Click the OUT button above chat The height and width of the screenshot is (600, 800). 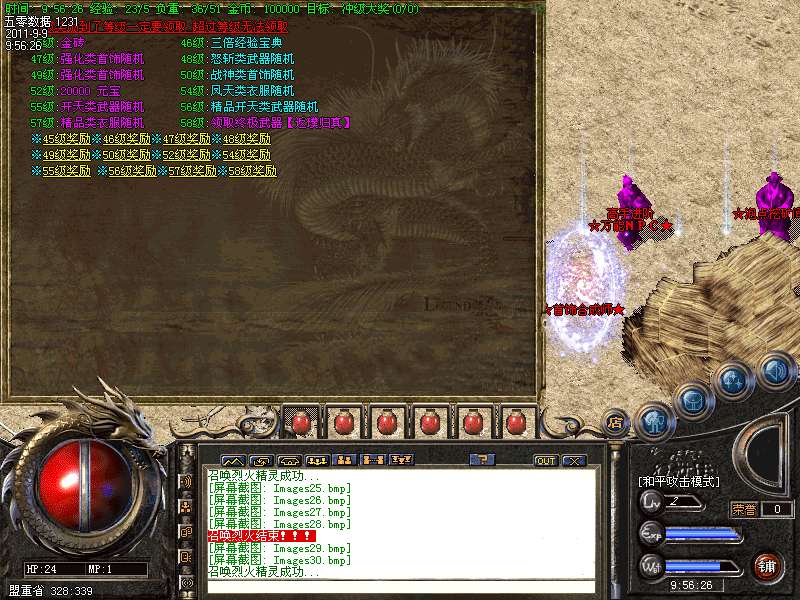pyautogui.click(x=546, y=461)
